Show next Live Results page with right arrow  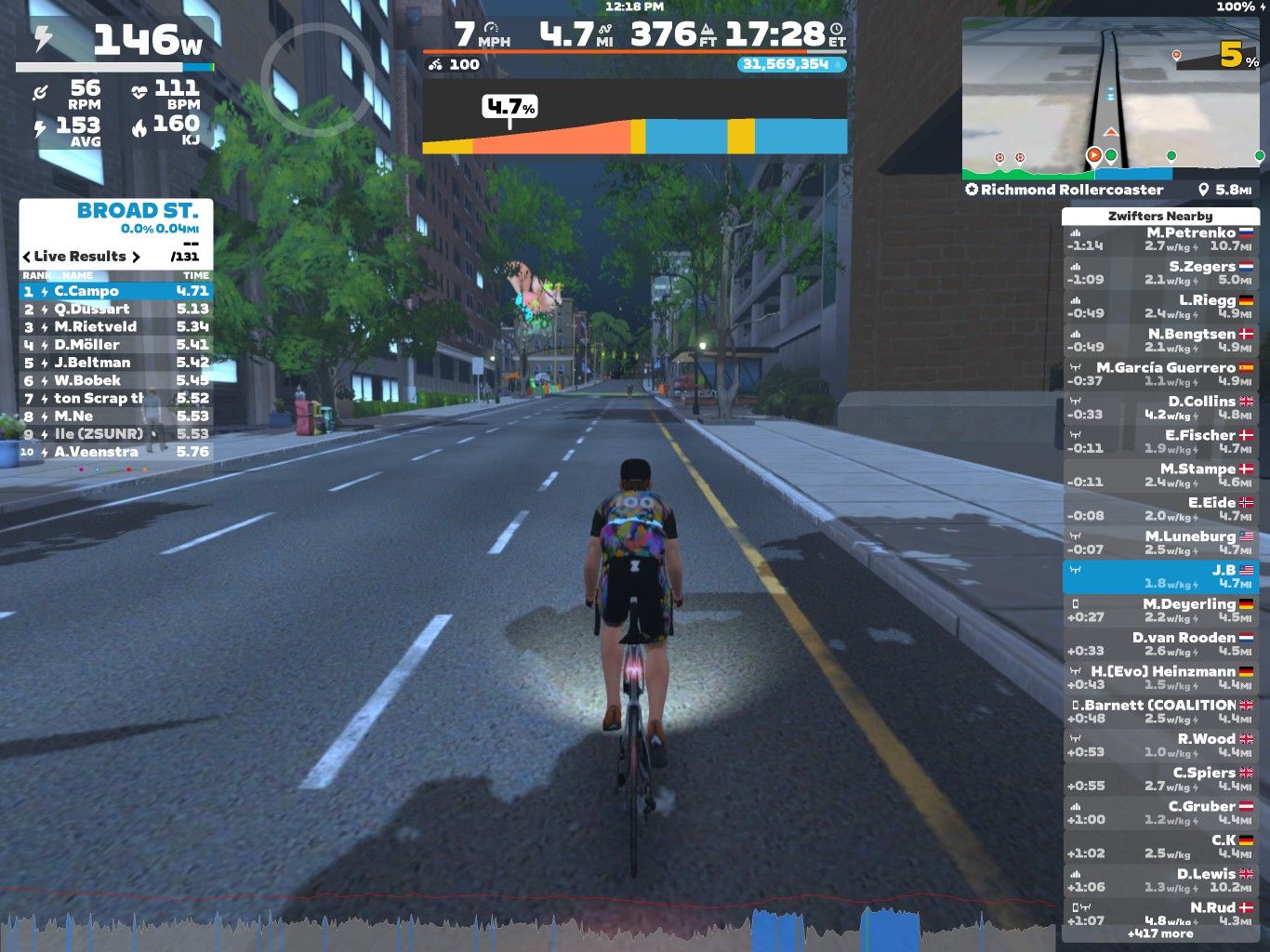[x=136, y=257]
